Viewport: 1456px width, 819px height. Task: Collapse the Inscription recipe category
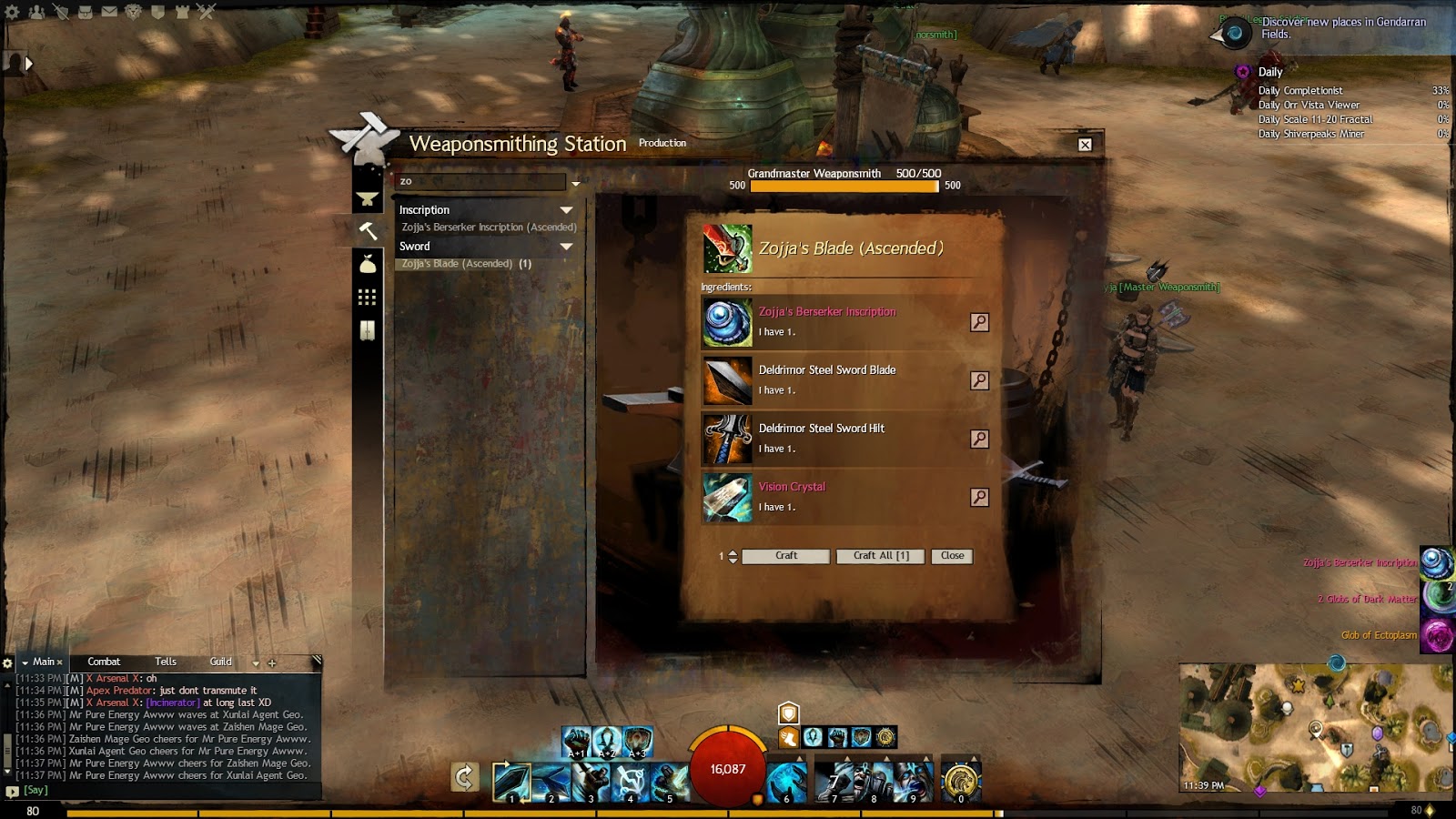[566, 210]
